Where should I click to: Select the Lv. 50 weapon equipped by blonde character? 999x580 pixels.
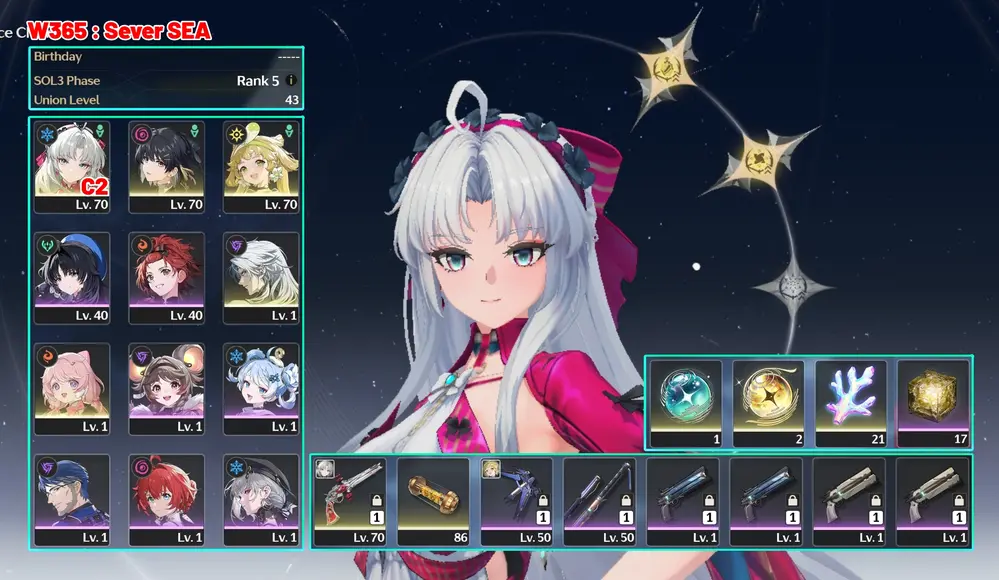click(516, 501)
